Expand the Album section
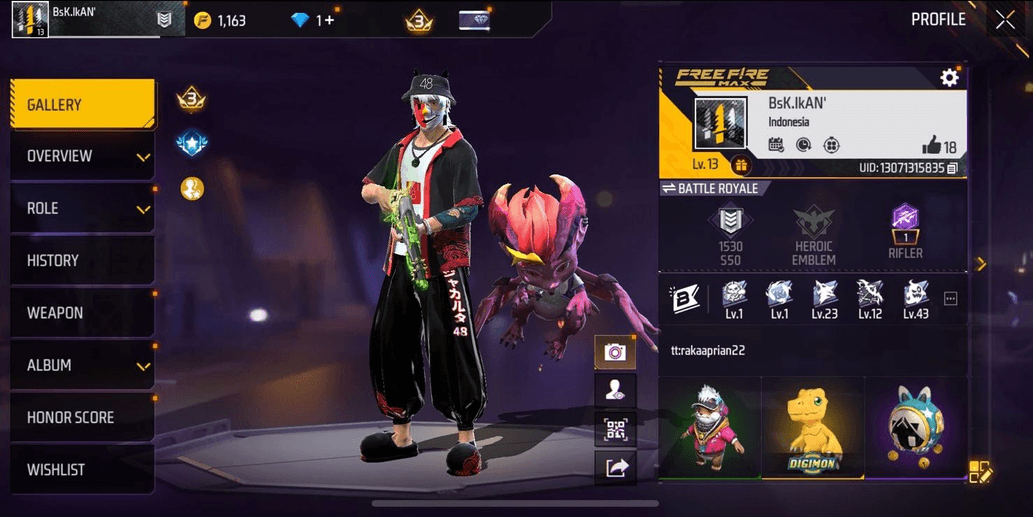The height and width of the screenshot is (517, 1033). click(82, 366)
